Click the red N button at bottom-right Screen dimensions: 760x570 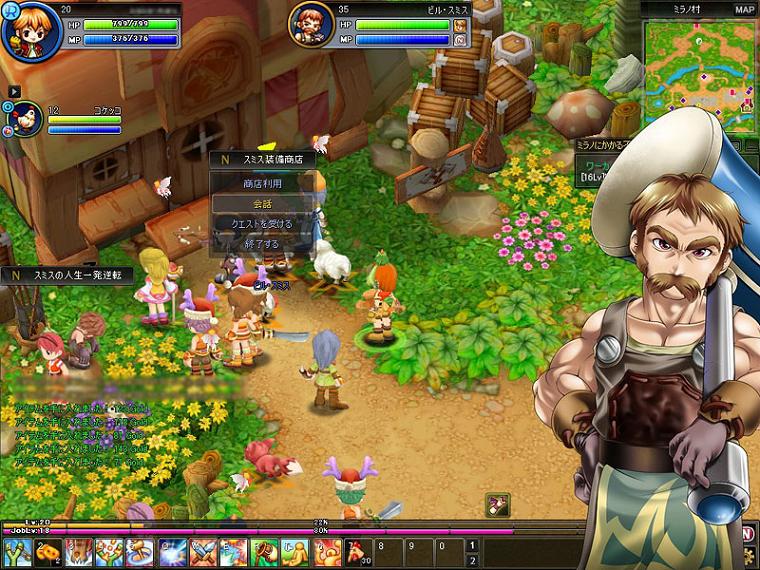coord(747,534)
